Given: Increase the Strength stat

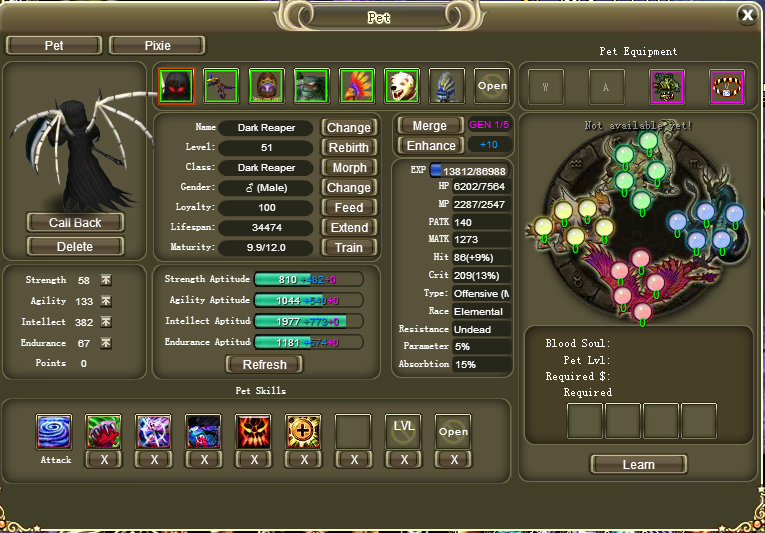Looking at the screenshot, I should pos(106,280).
